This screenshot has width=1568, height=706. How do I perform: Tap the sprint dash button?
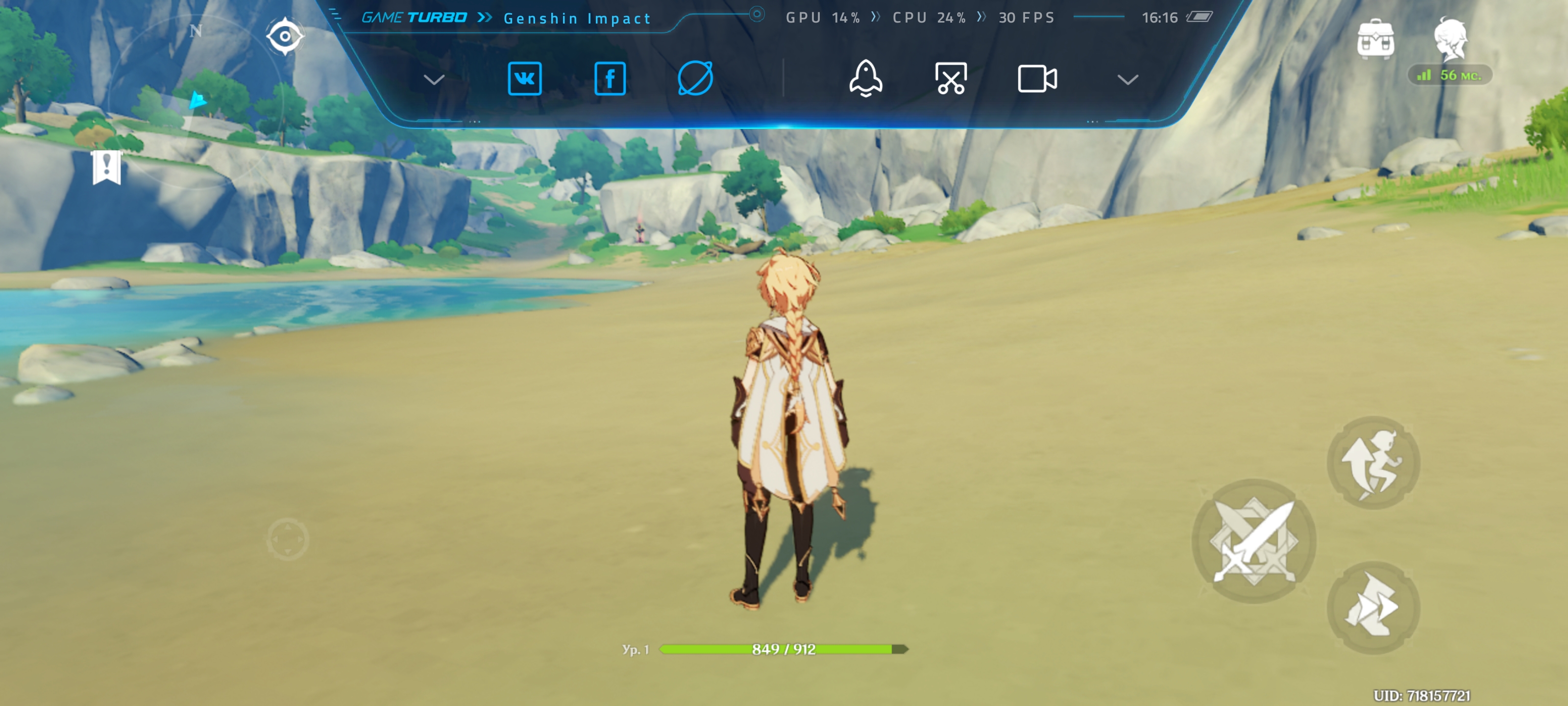[1373, 607]
